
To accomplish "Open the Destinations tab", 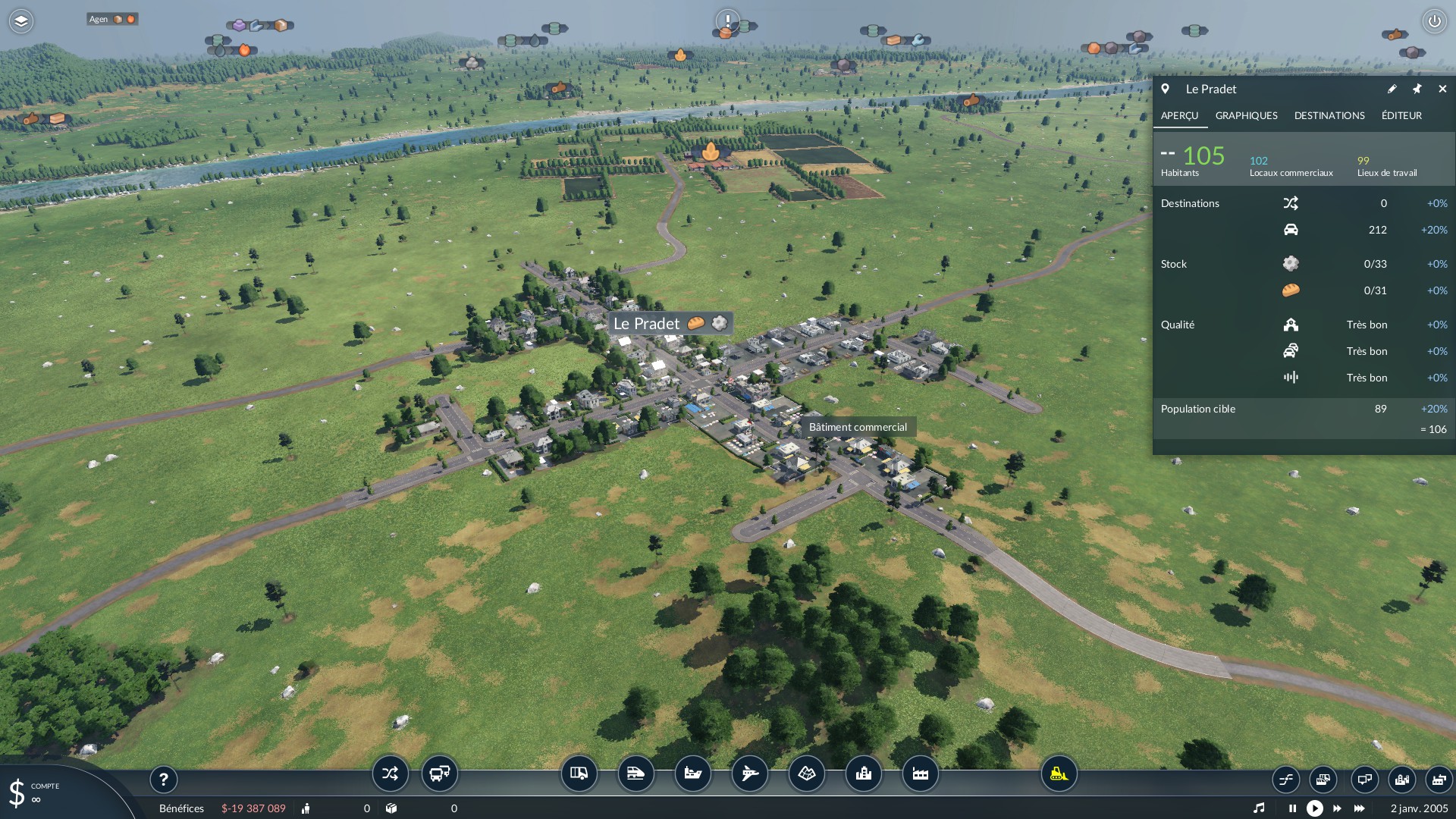I will (x=1329, y=115).
